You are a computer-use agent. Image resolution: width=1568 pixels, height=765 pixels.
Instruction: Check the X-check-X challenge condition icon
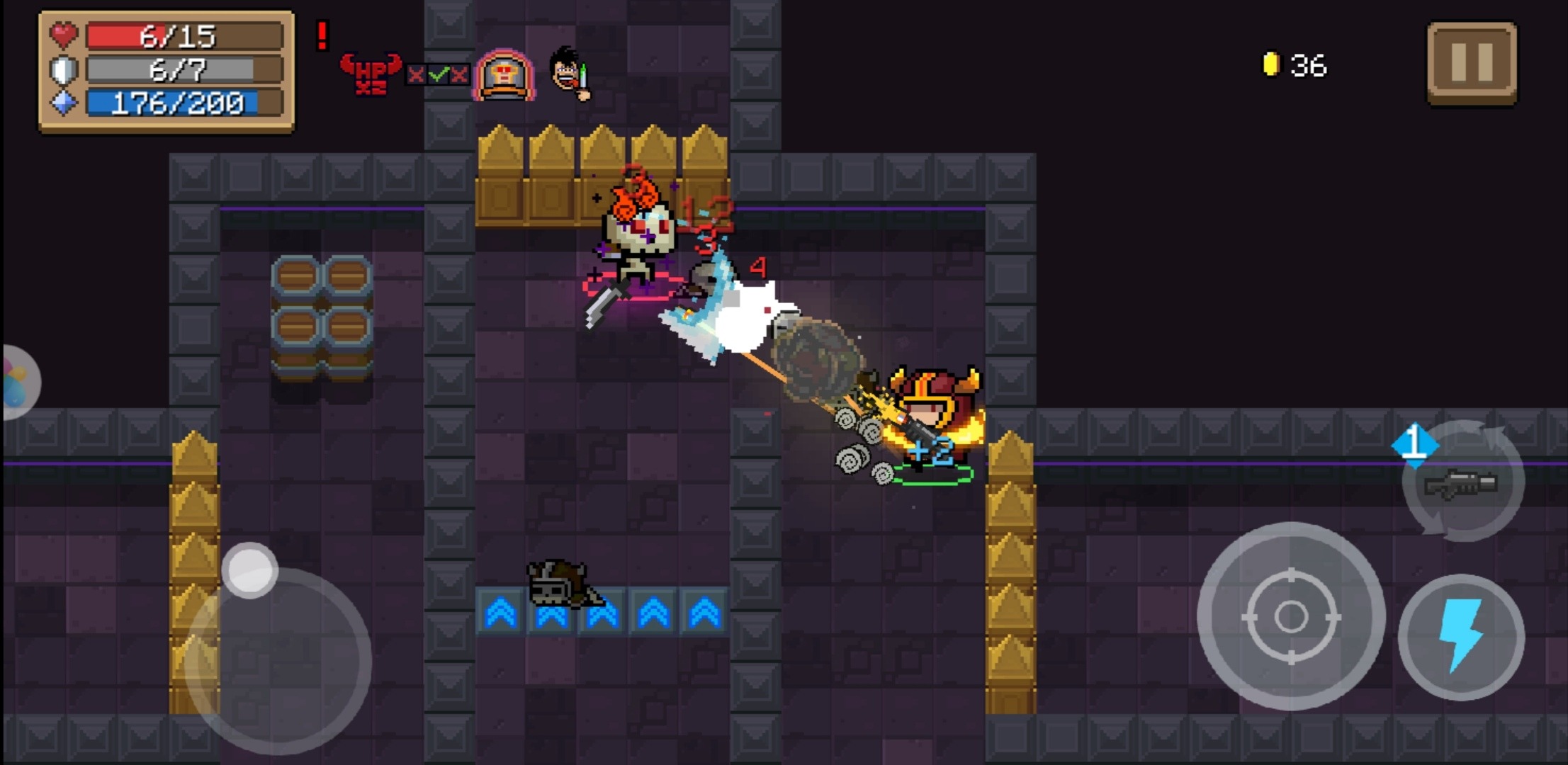[438, 74]
